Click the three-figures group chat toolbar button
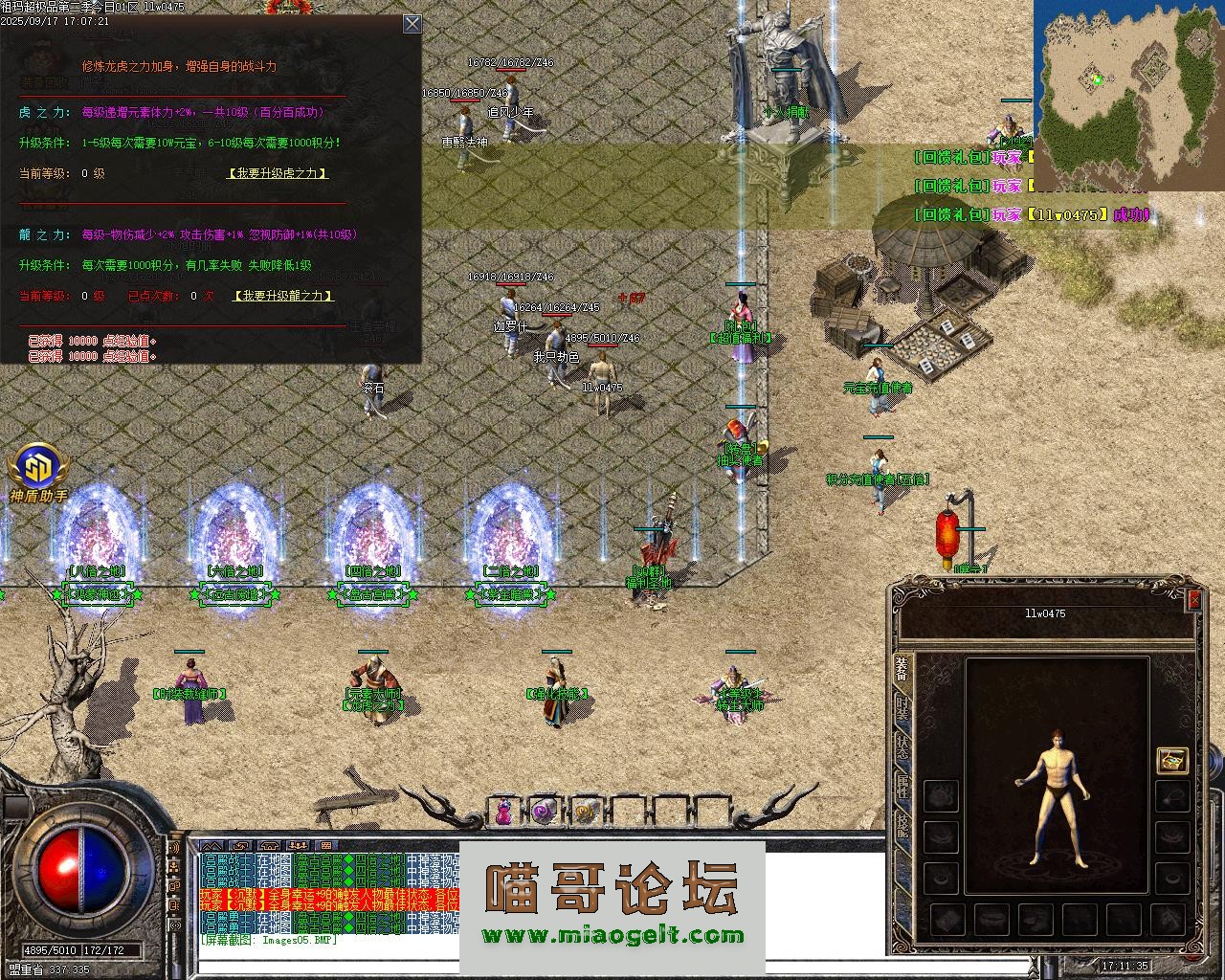This screenshot has height=980, width=1225. pos(299,846)
